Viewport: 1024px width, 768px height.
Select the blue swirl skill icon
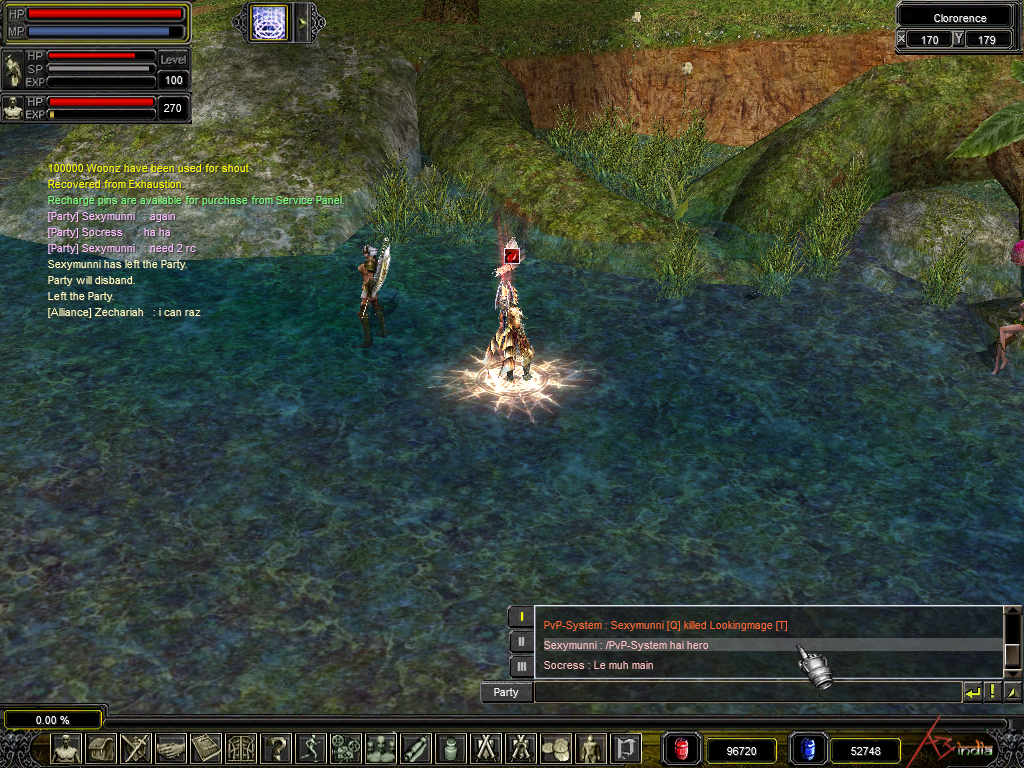[x=269, y=22]
